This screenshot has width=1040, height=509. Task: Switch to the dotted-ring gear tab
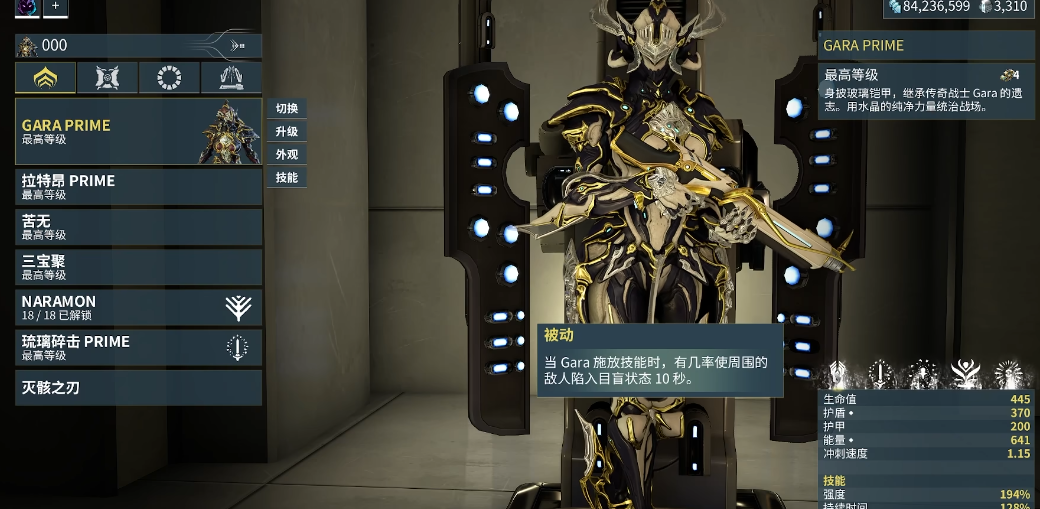click(169, 78)
